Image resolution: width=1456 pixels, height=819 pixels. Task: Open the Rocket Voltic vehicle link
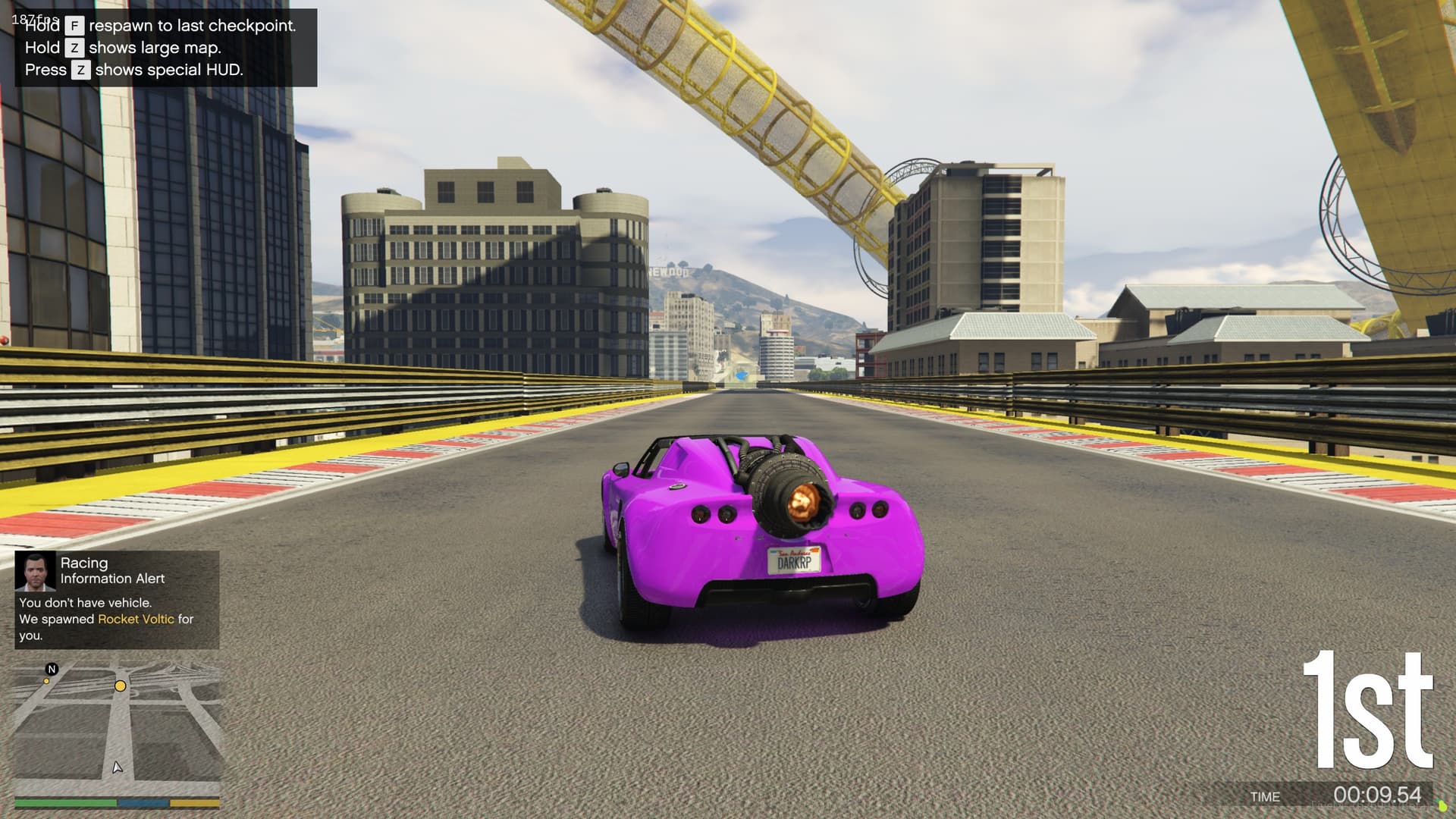click(x=135, y=619)
